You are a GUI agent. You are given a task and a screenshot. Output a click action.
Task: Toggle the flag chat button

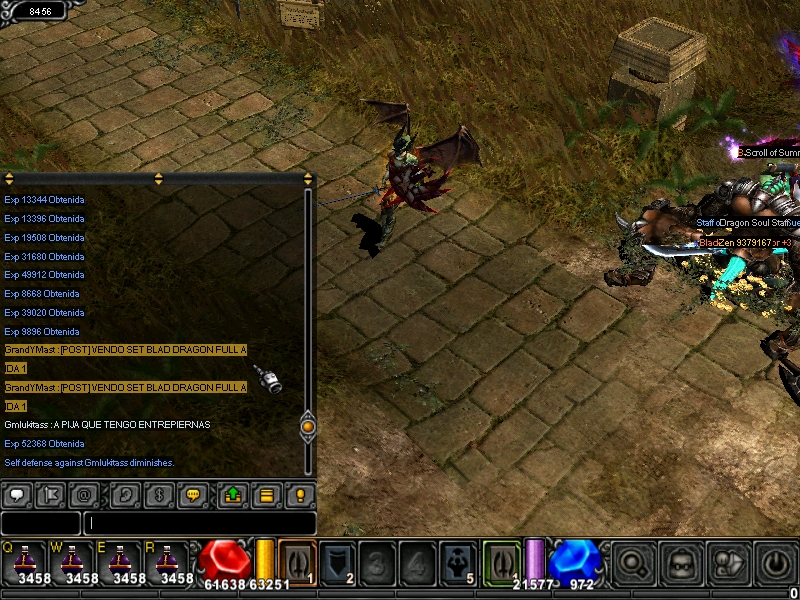(53, 494)
